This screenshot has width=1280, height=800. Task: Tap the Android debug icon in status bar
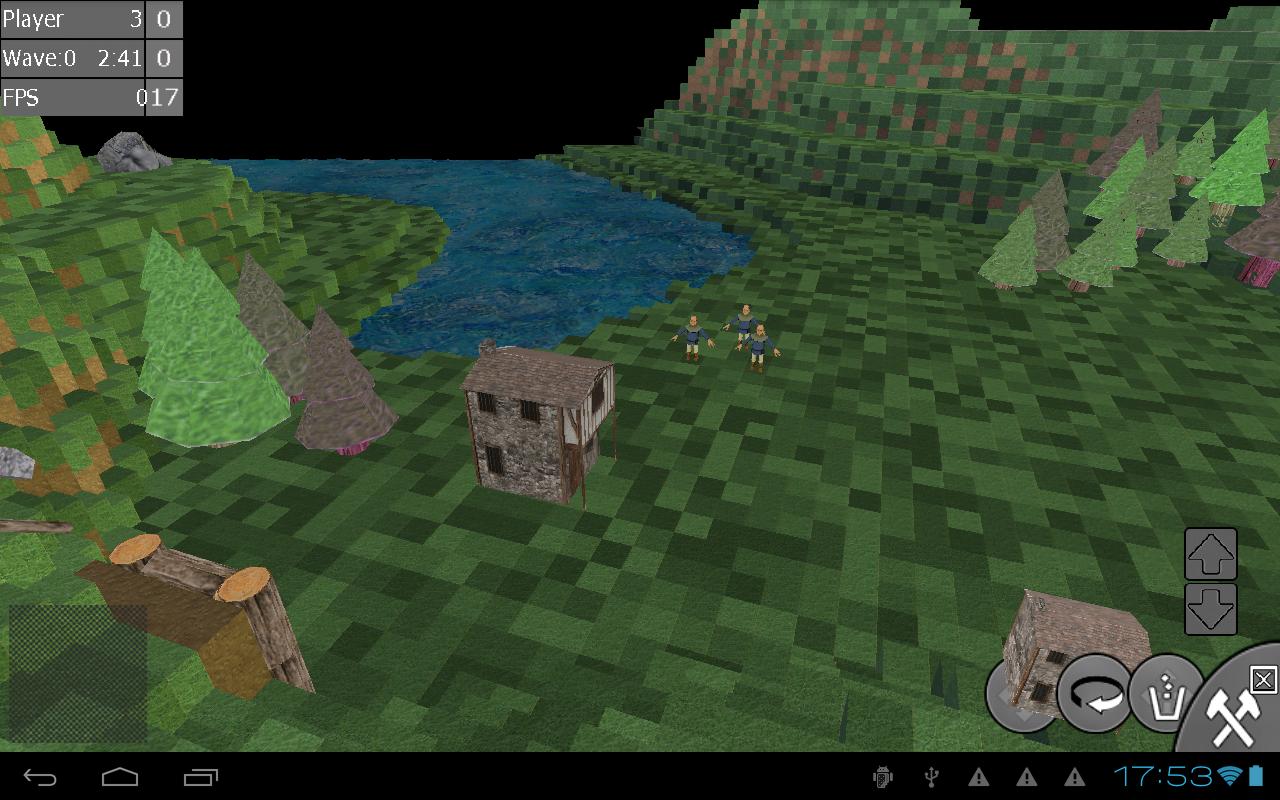[884, 775]
